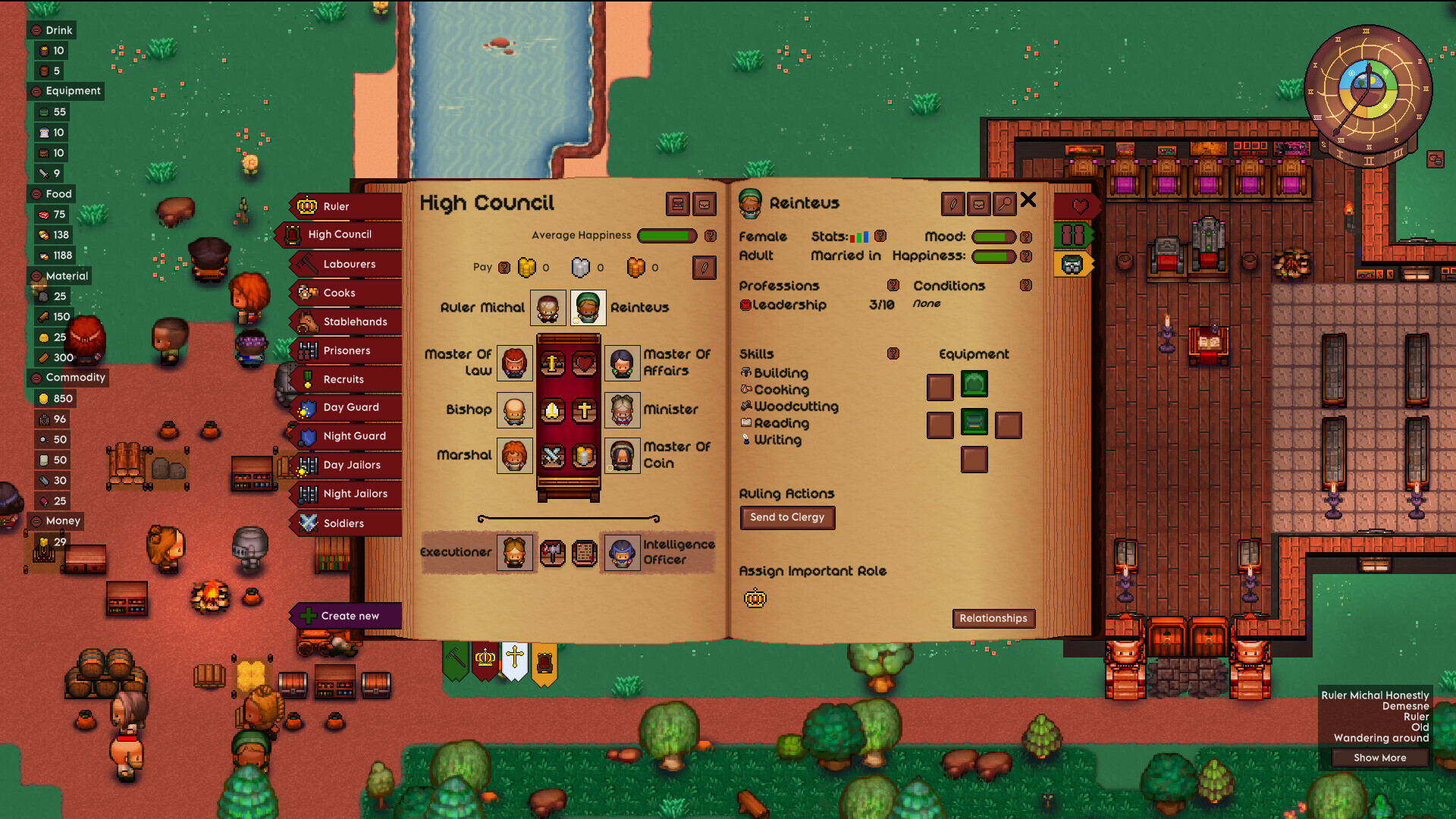
Task: Open the Night Guard roster
Action: click(x=355, y=436)
